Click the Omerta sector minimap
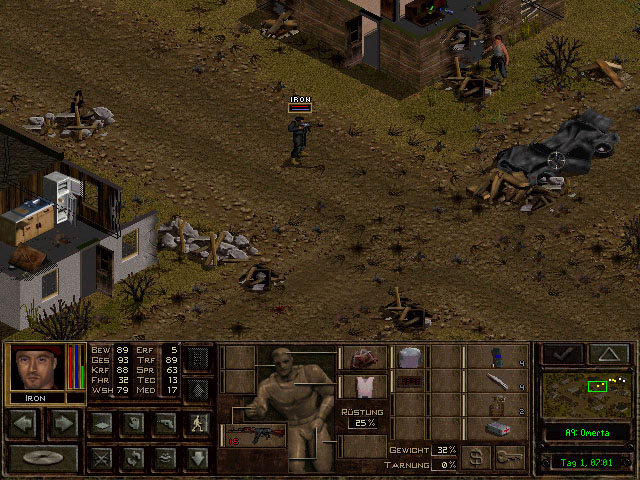This screenshot has height=480, width=640. click(x=587, y=394)
